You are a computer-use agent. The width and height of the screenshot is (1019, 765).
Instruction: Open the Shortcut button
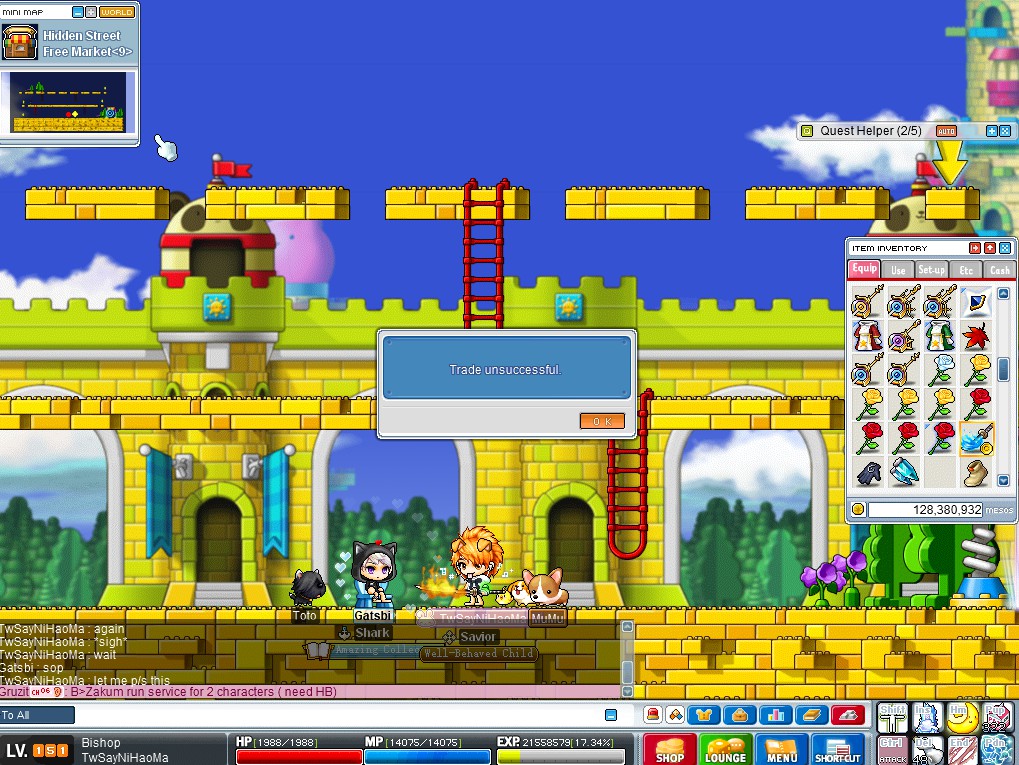click(838, 749)
